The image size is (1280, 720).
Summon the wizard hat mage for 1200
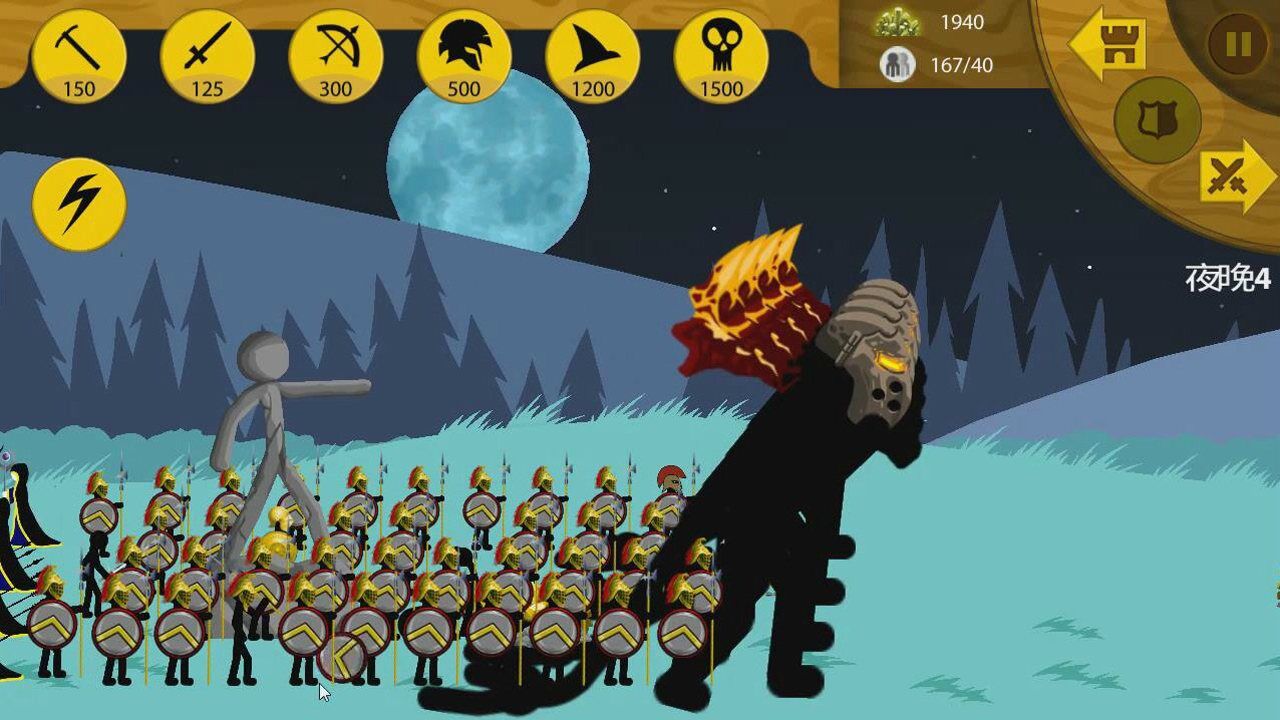[x=593, y=56]
